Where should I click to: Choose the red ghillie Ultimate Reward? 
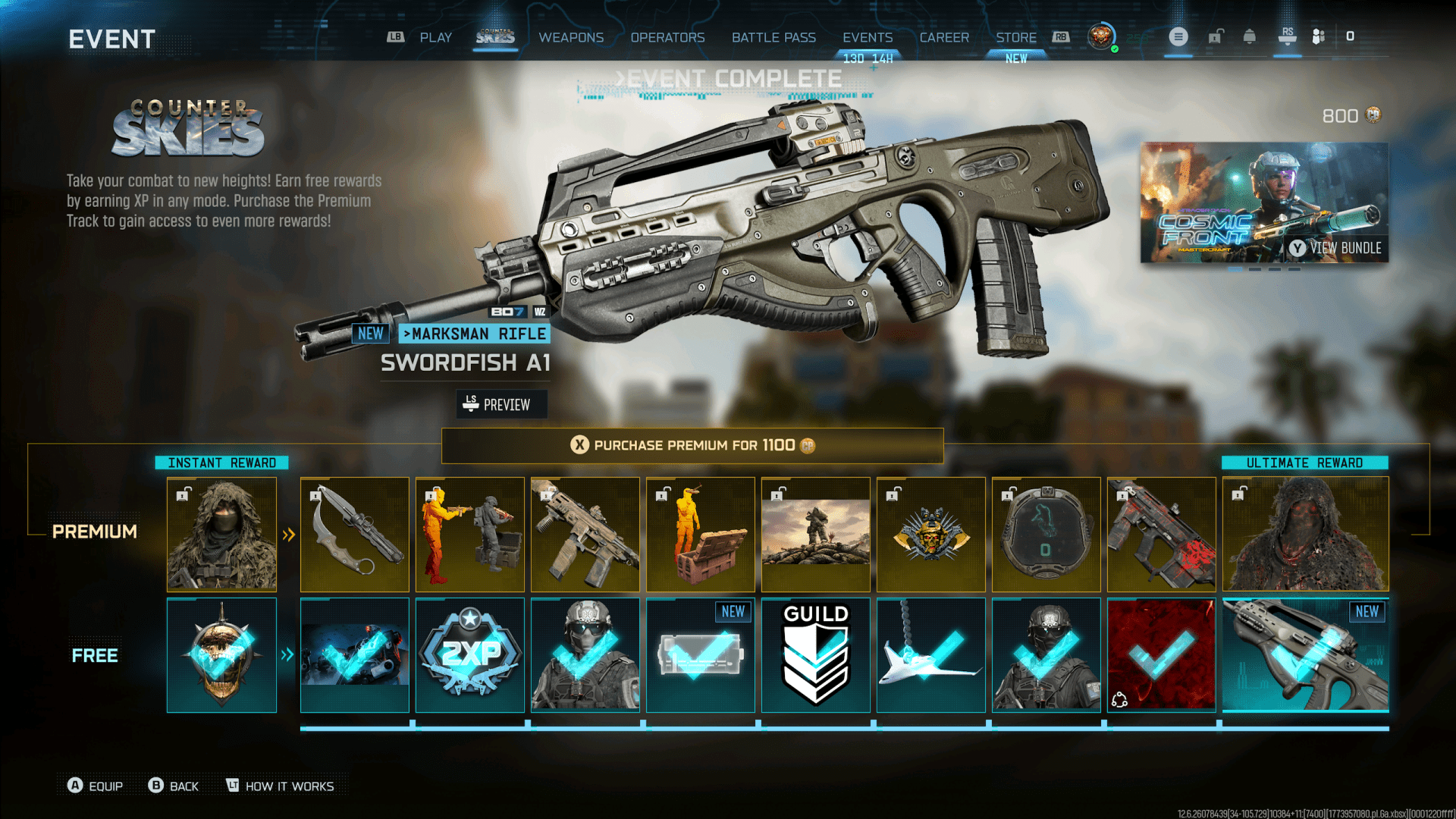[1305, 534]
